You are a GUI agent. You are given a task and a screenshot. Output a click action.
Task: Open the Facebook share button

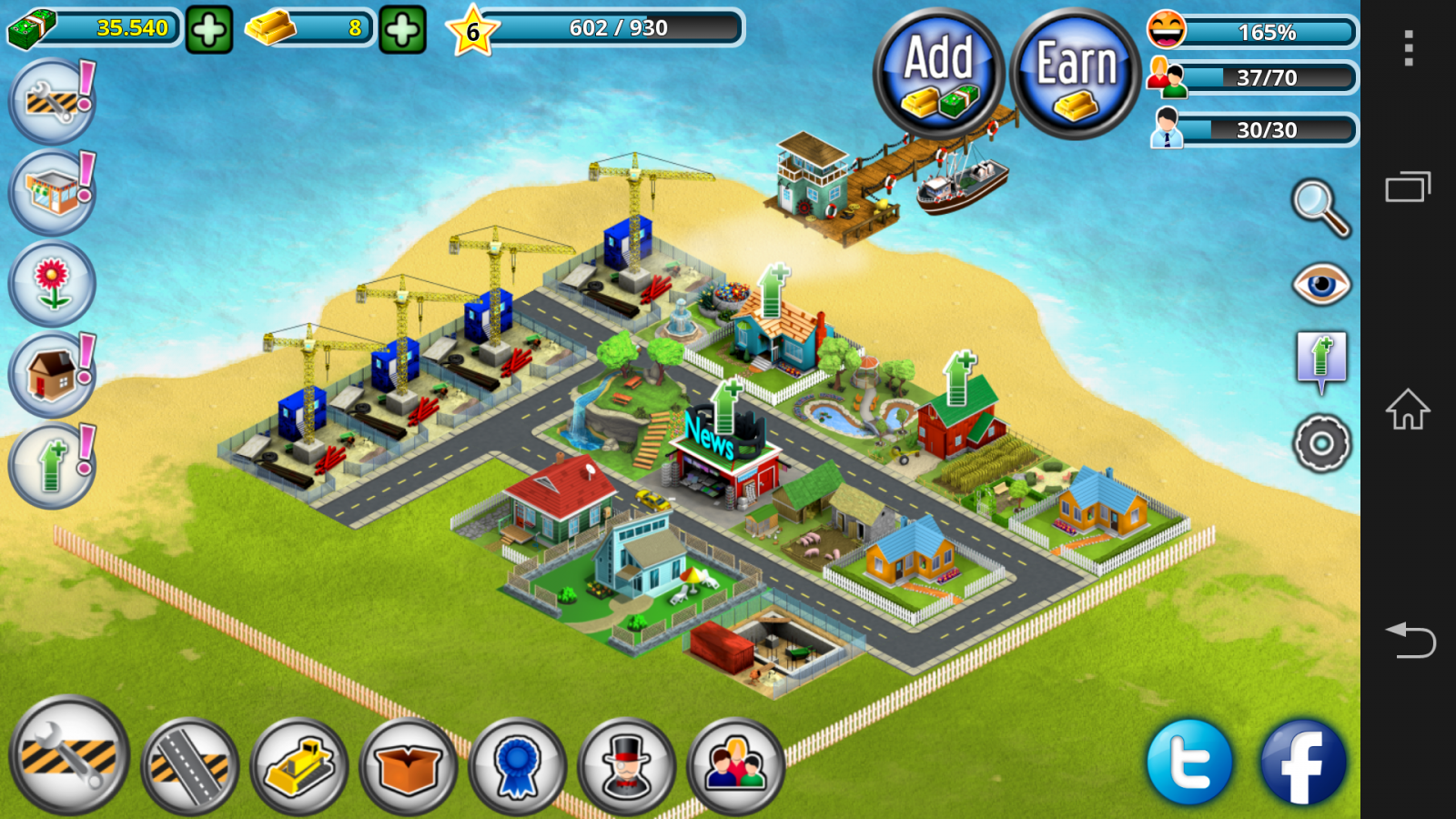(x=1302, y=763)
